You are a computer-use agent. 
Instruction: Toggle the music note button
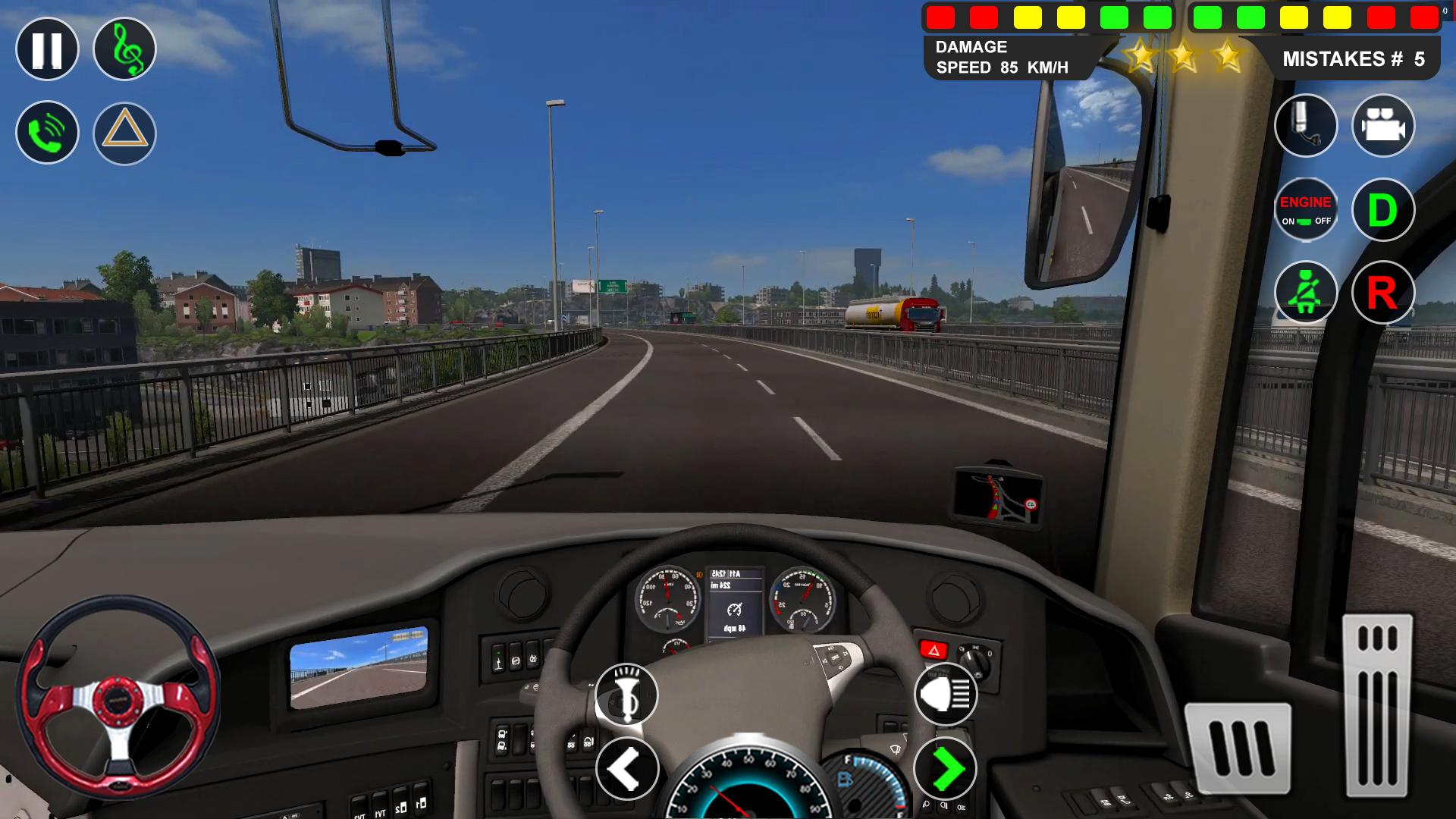click(124, 49)
